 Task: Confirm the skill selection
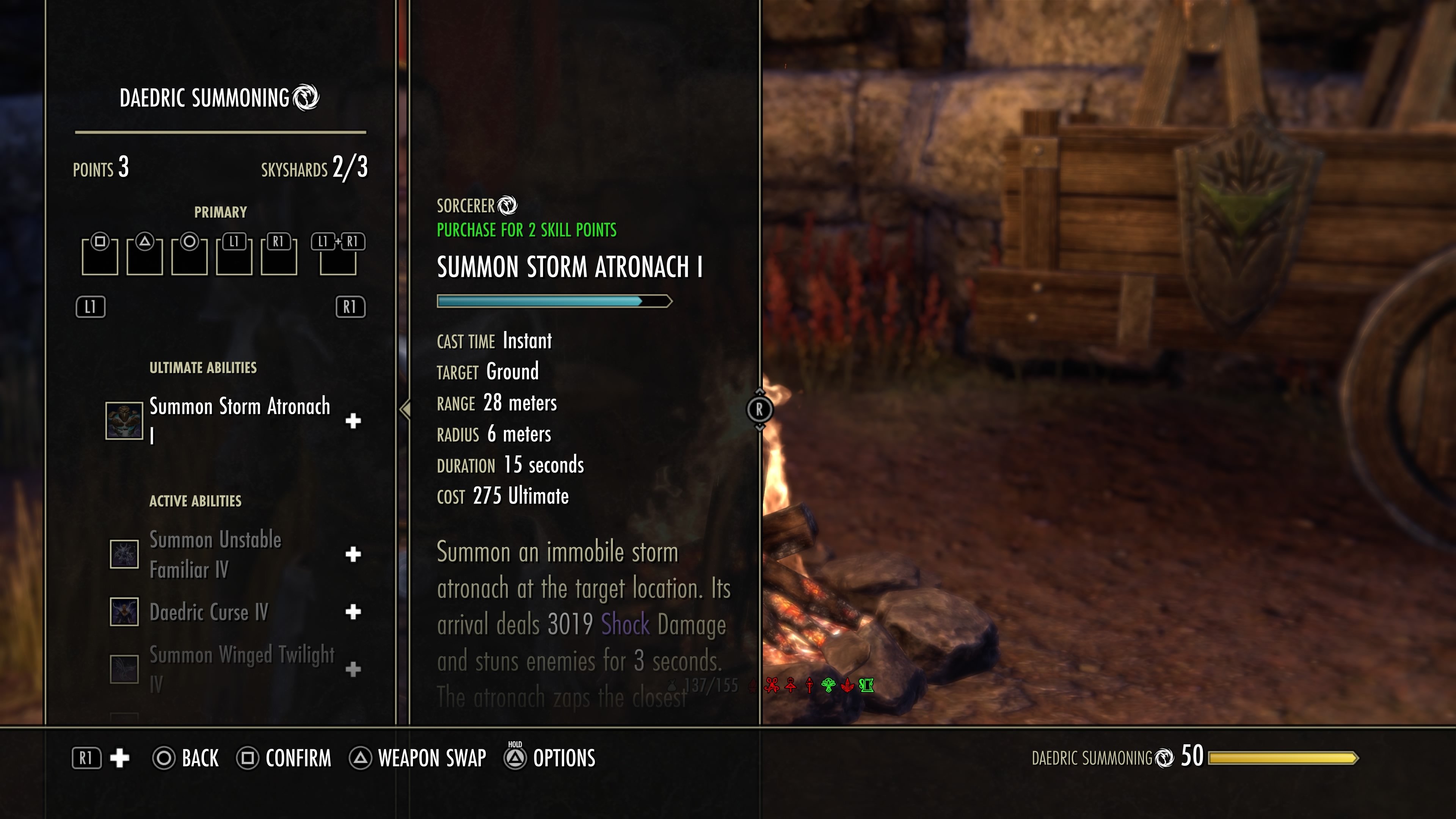point(284,758)
